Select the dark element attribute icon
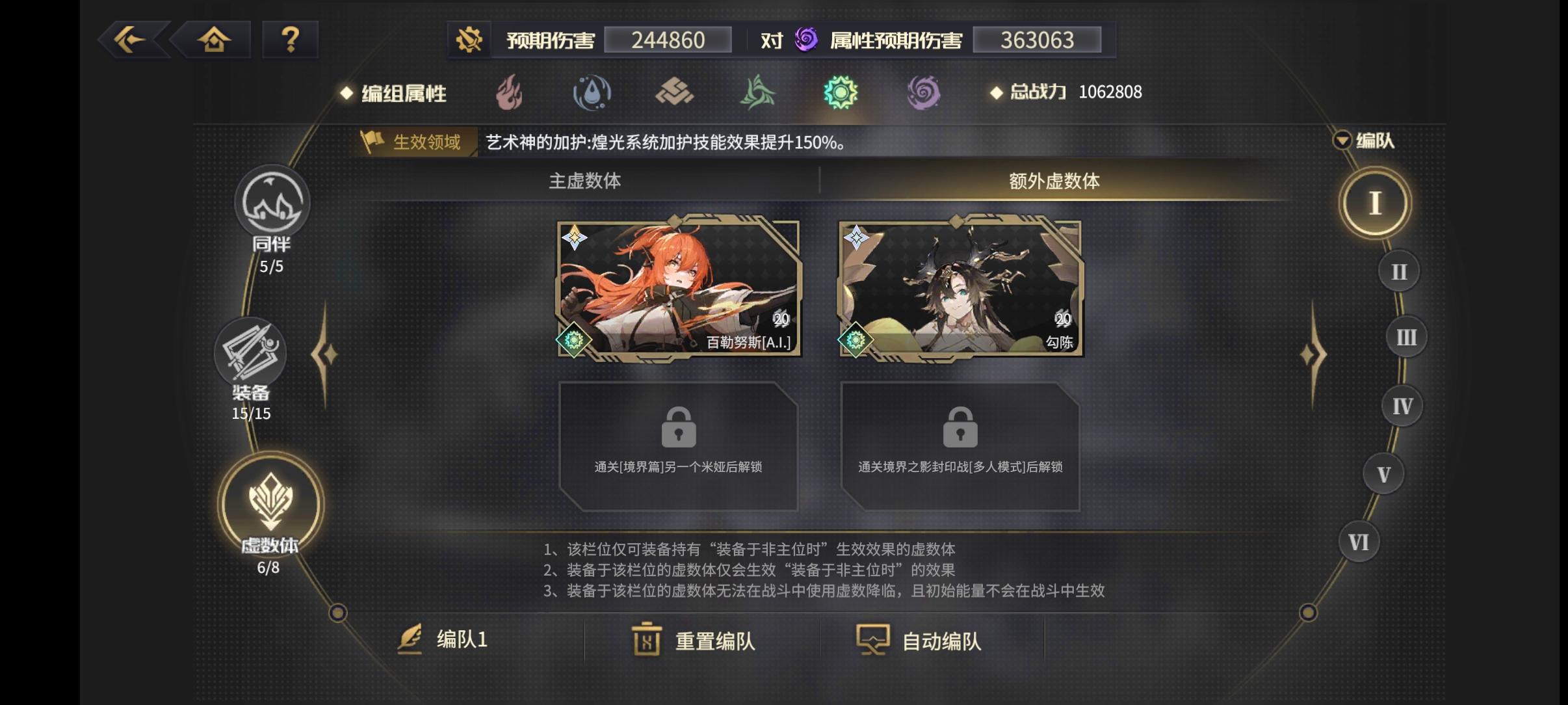 click(x=924, y=93)
